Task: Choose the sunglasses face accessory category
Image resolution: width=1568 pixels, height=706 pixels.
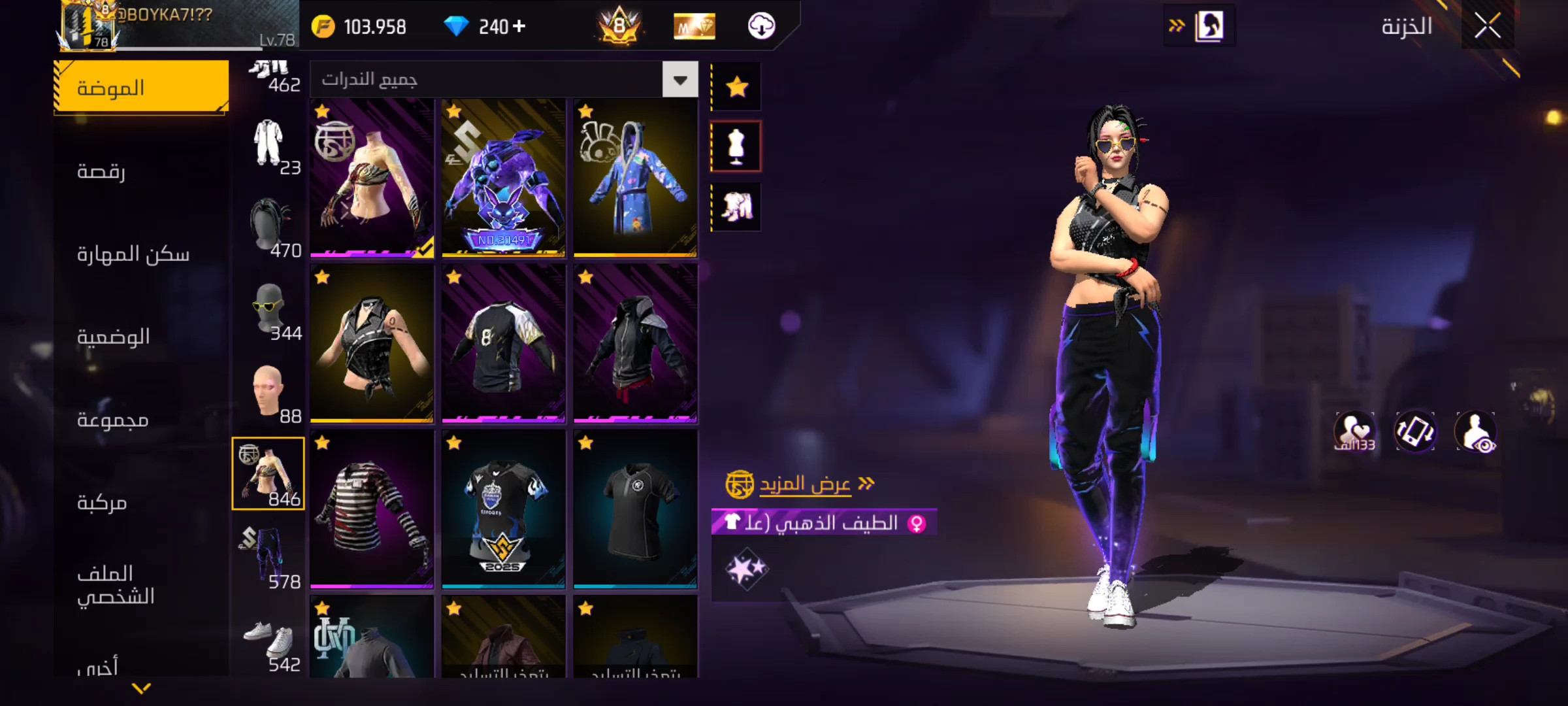Action: (x=269, y=312)
